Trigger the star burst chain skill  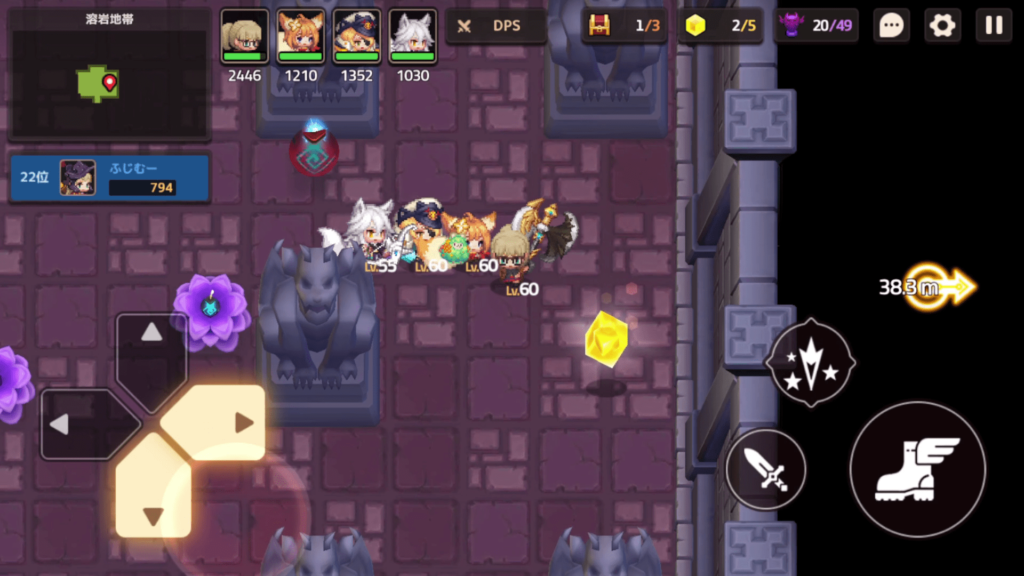tap(810, 361)
